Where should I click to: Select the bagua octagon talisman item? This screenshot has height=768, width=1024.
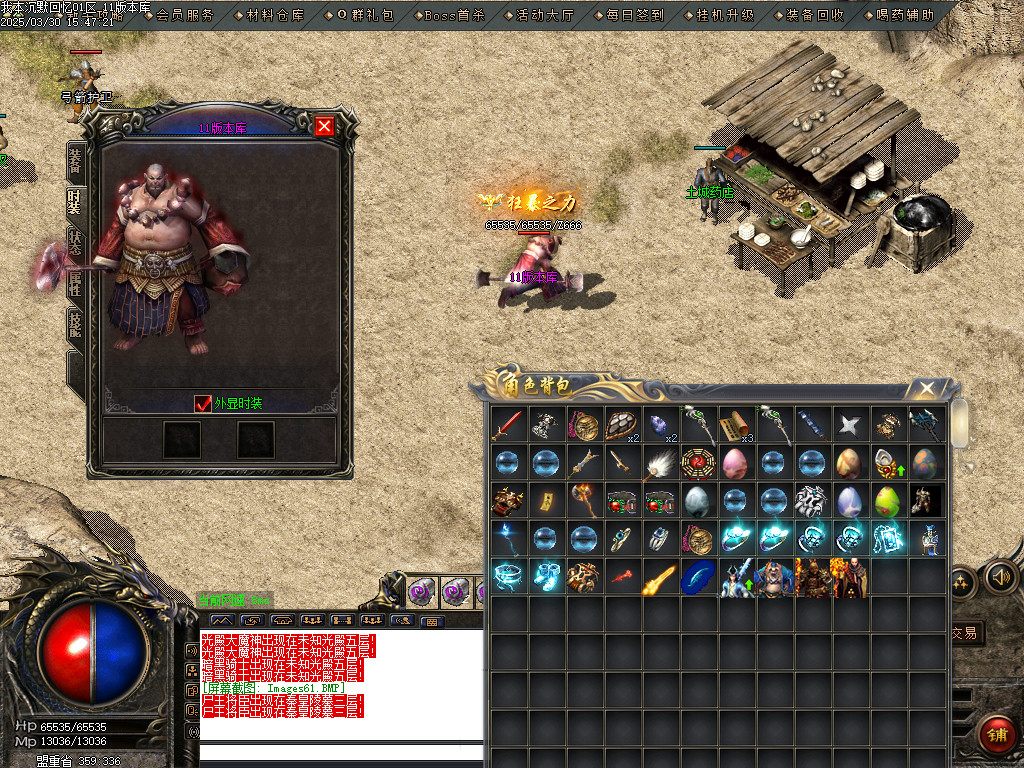click(697, 462)
